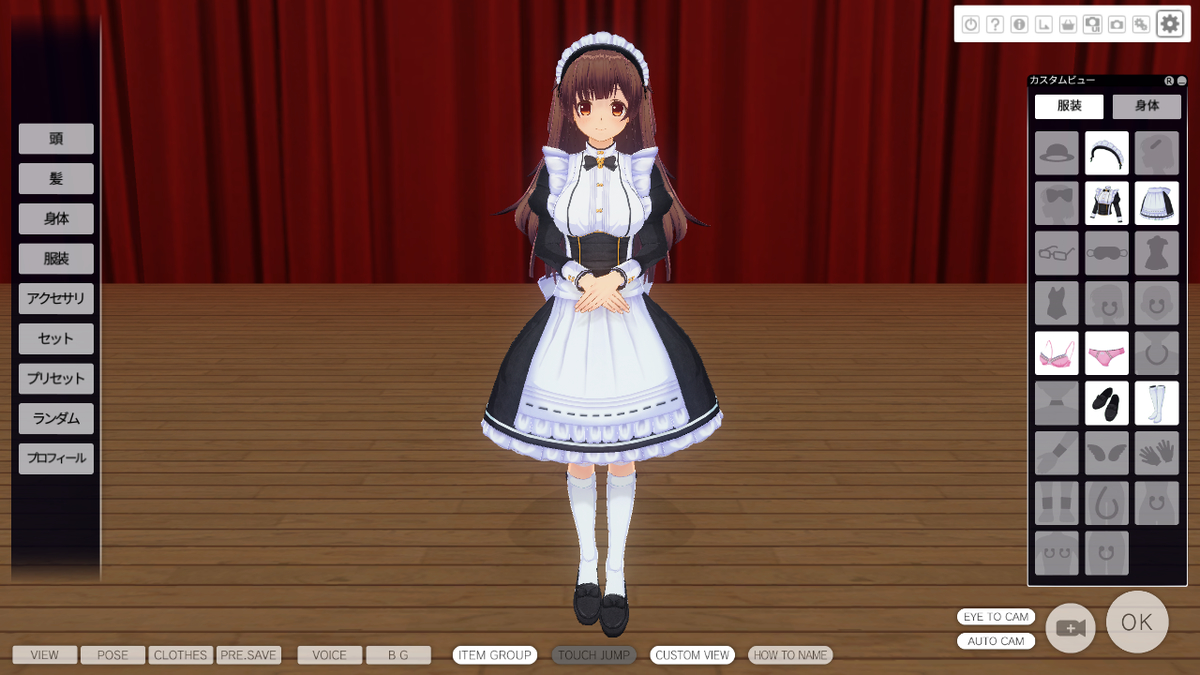Open the 髪 (hair) customization menu

(56, 179)
